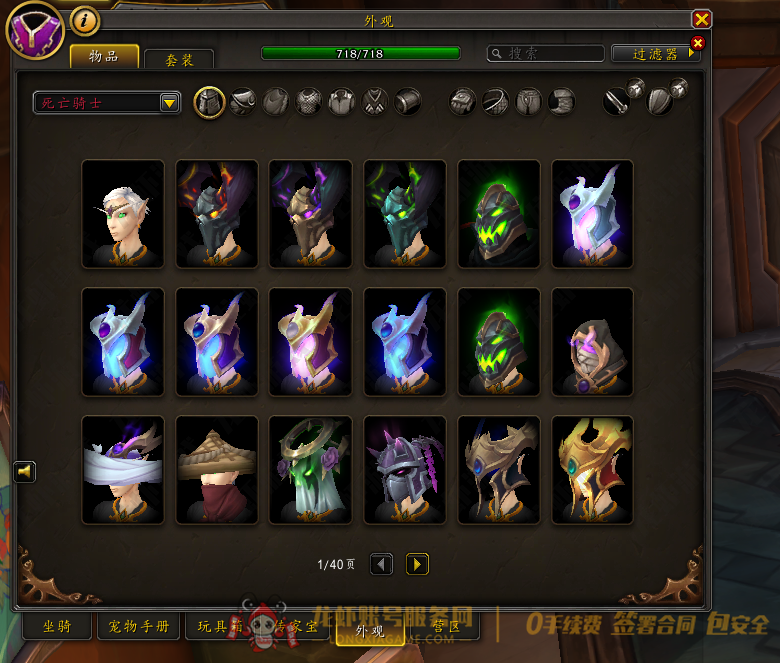Select the brown hood with purple glow
The height and width of the screenshot is (663, 780).
[593, 342]
